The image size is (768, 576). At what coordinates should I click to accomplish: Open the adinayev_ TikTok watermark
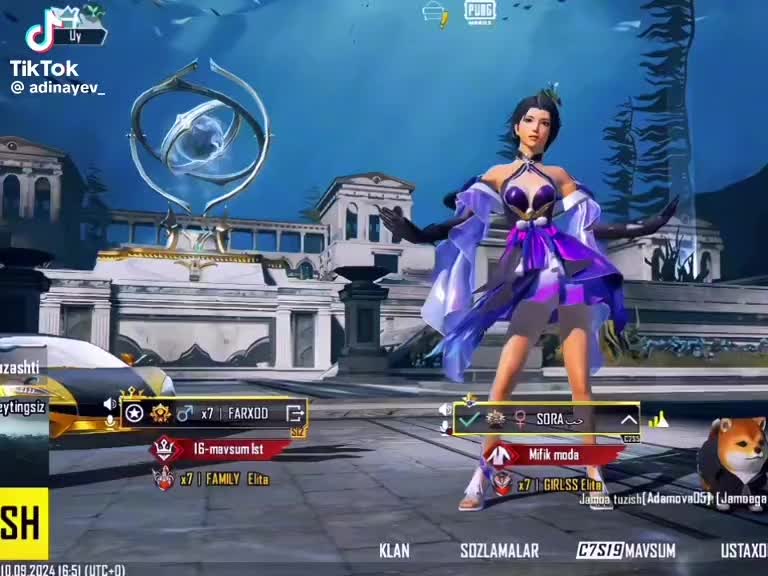(57, 88)
